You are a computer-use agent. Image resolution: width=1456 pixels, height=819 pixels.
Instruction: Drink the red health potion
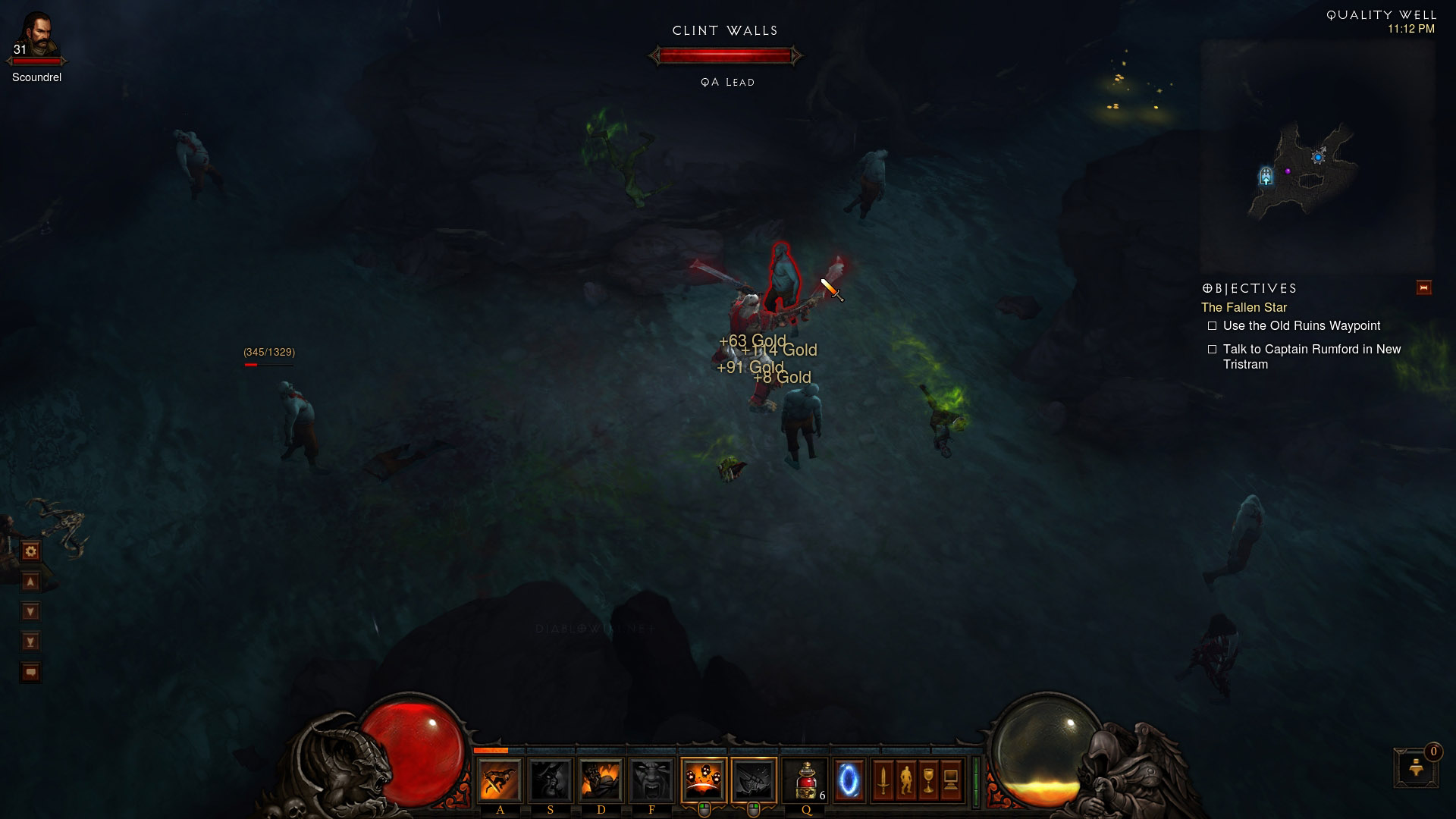pos(805,780)
